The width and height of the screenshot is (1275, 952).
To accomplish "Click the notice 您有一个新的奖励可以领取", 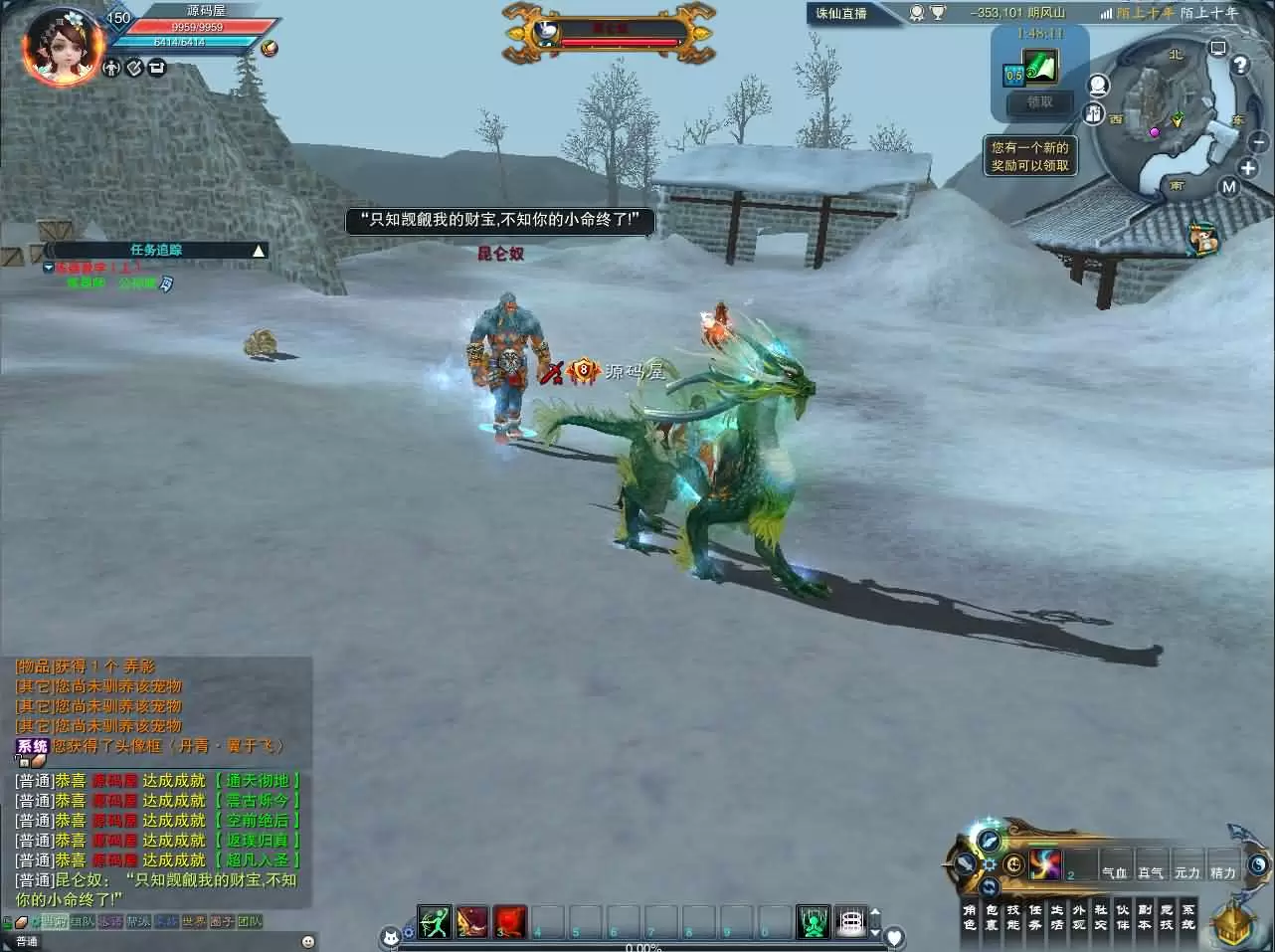I will (x=1030, y=155).
